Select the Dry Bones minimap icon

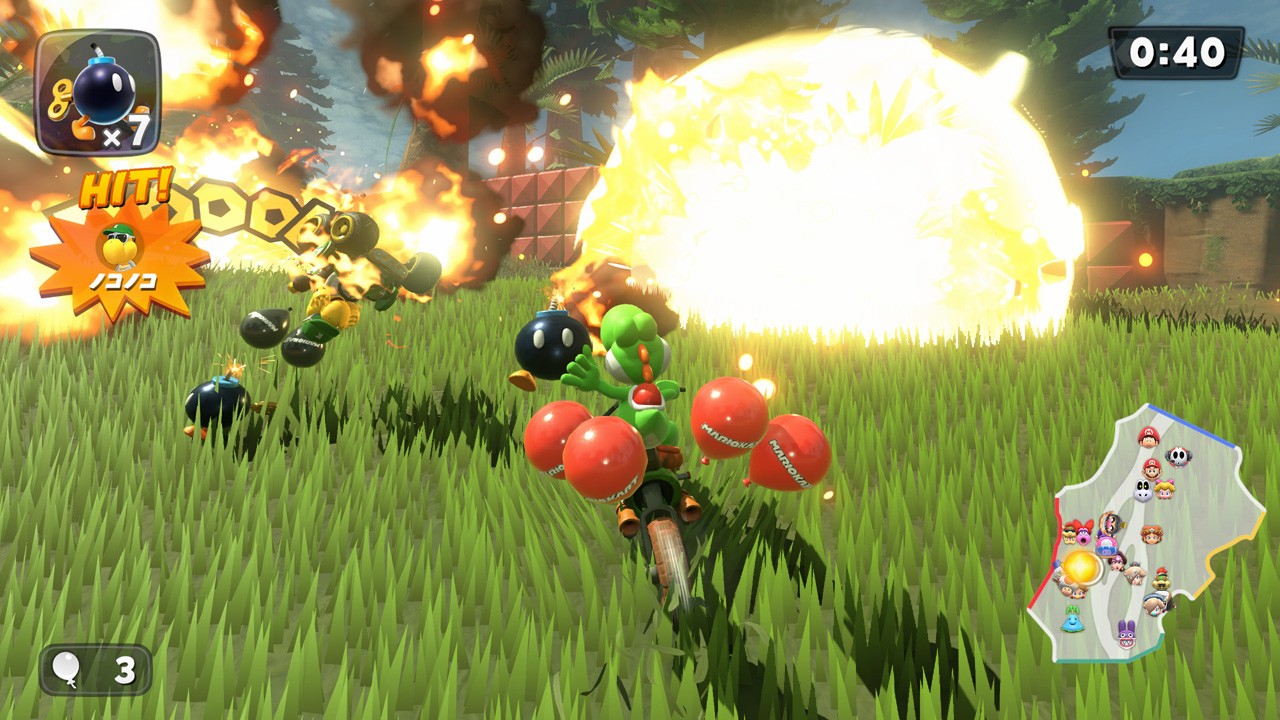pyautogui.click(x=1141, y=491)
